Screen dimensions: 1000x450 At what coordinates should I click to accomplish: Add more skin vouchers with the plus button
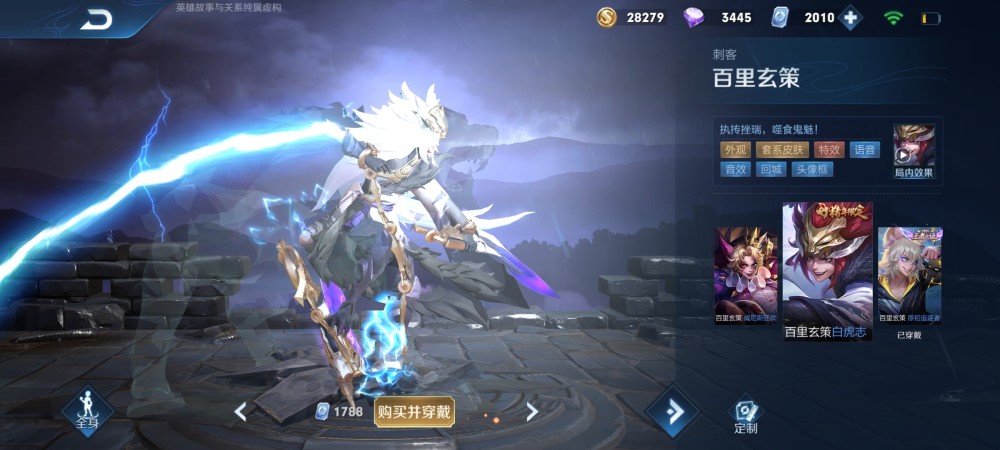pyautogui.click(x=851, y=17)
